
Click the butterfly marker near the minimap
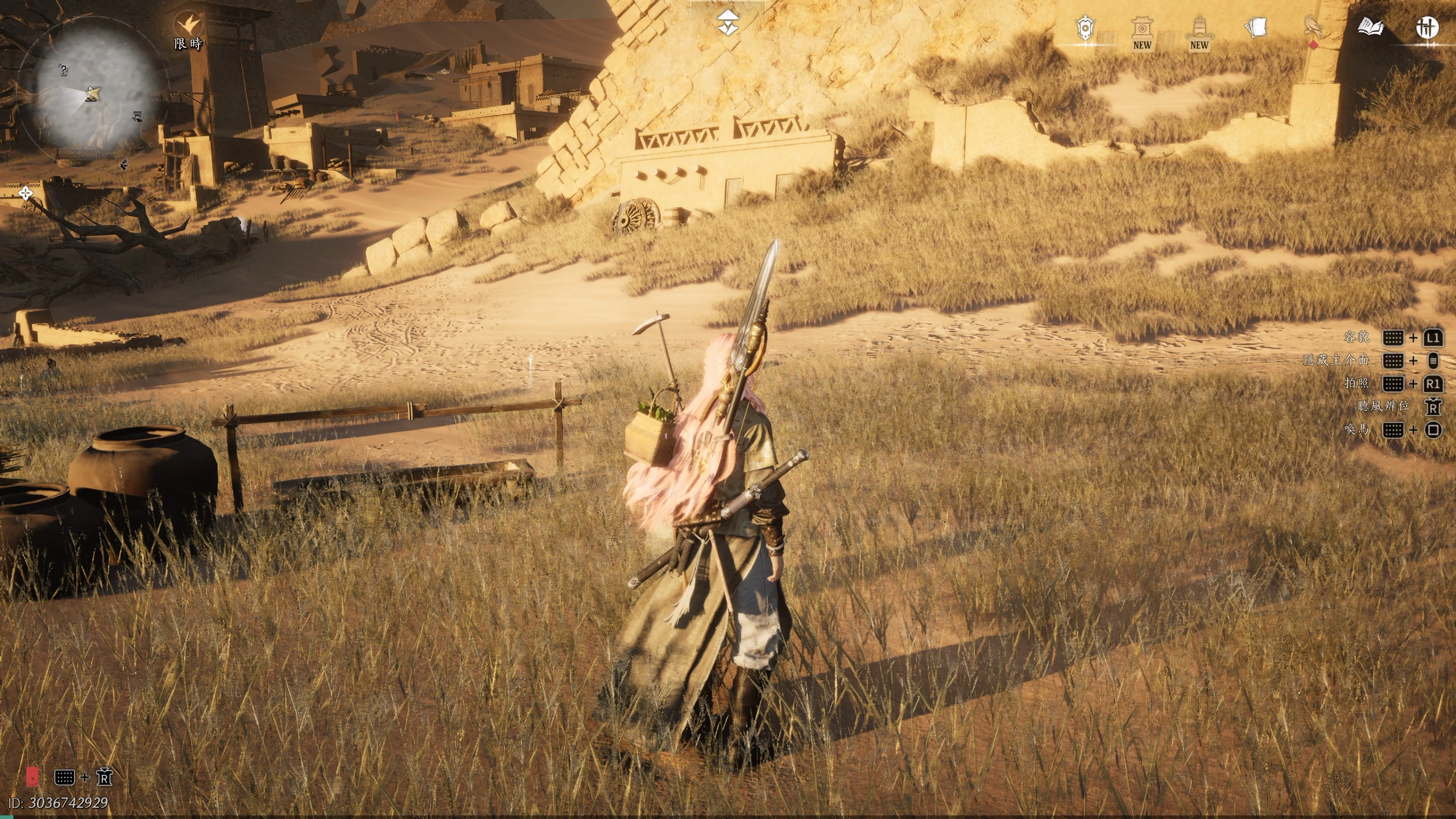click(x=123, y=164)
